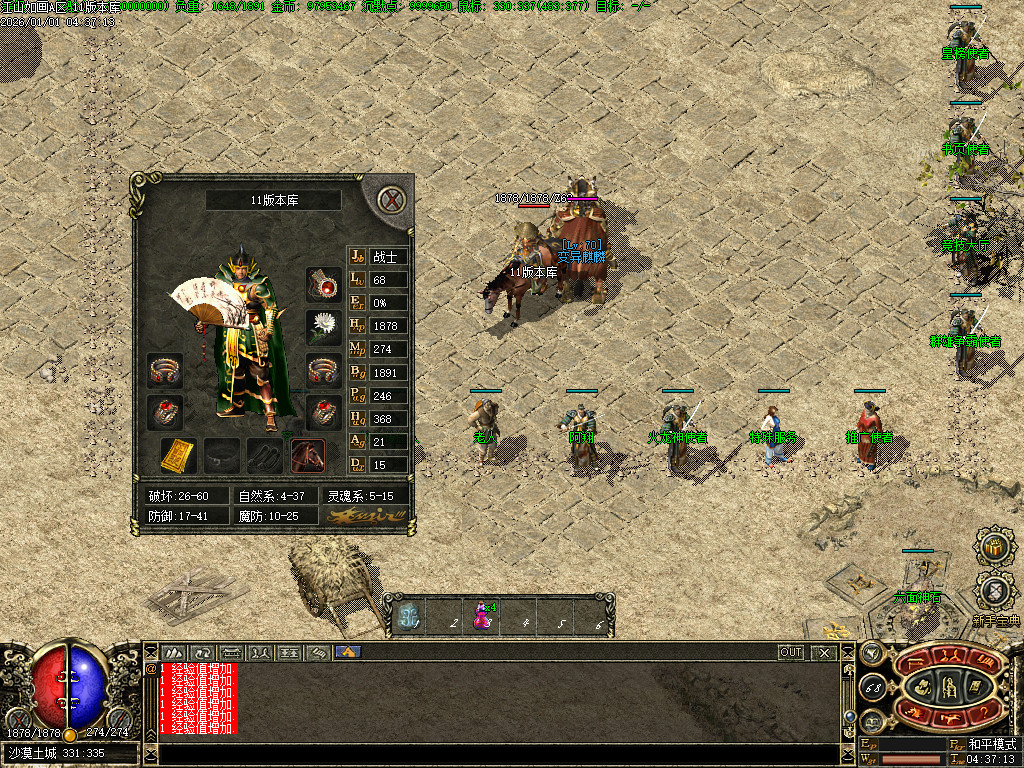Close the character equipment panel
1024x768 pixels.
[x=393, y=200]
